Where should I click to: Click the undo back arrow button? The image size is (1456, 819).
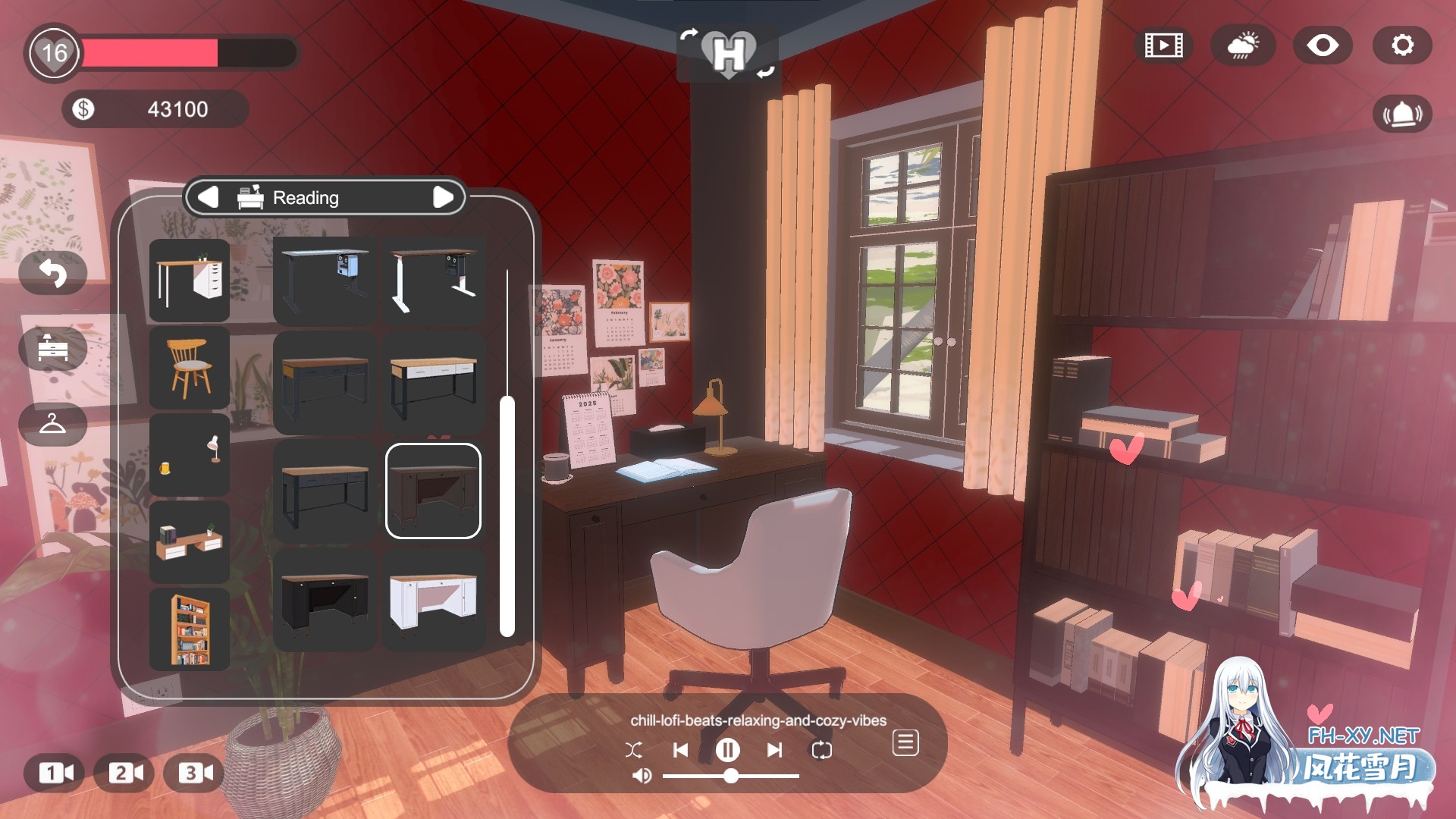coord(52,273)
